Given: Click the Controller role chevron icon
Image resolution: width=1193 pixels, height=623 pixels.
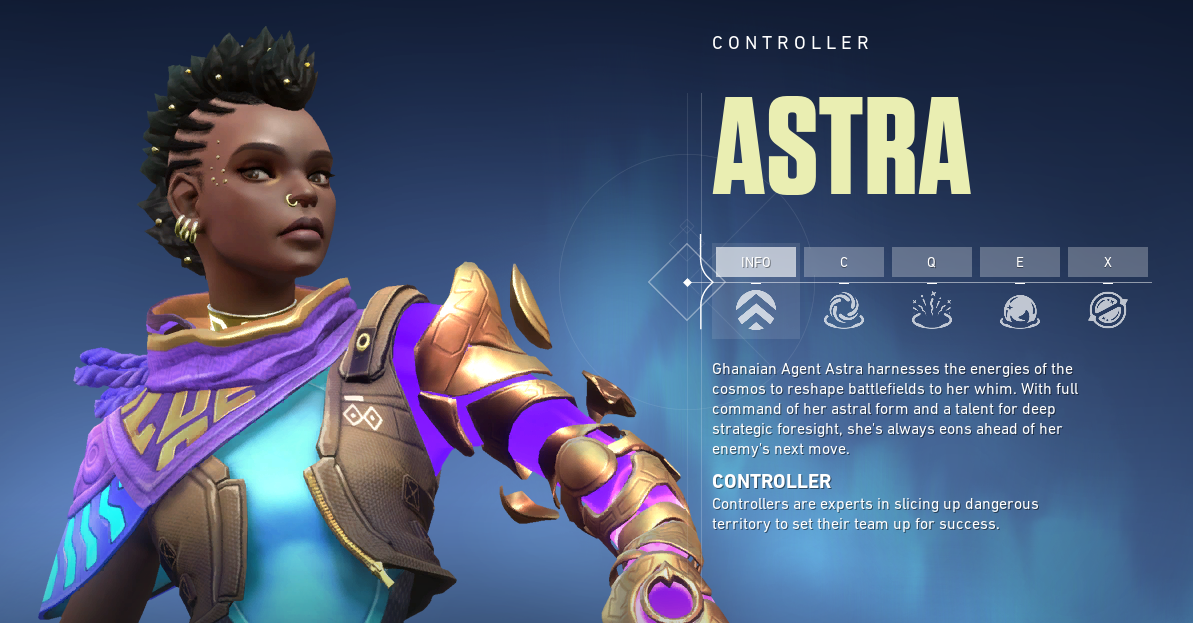Looking at the screenshot, I should (756, 311).
